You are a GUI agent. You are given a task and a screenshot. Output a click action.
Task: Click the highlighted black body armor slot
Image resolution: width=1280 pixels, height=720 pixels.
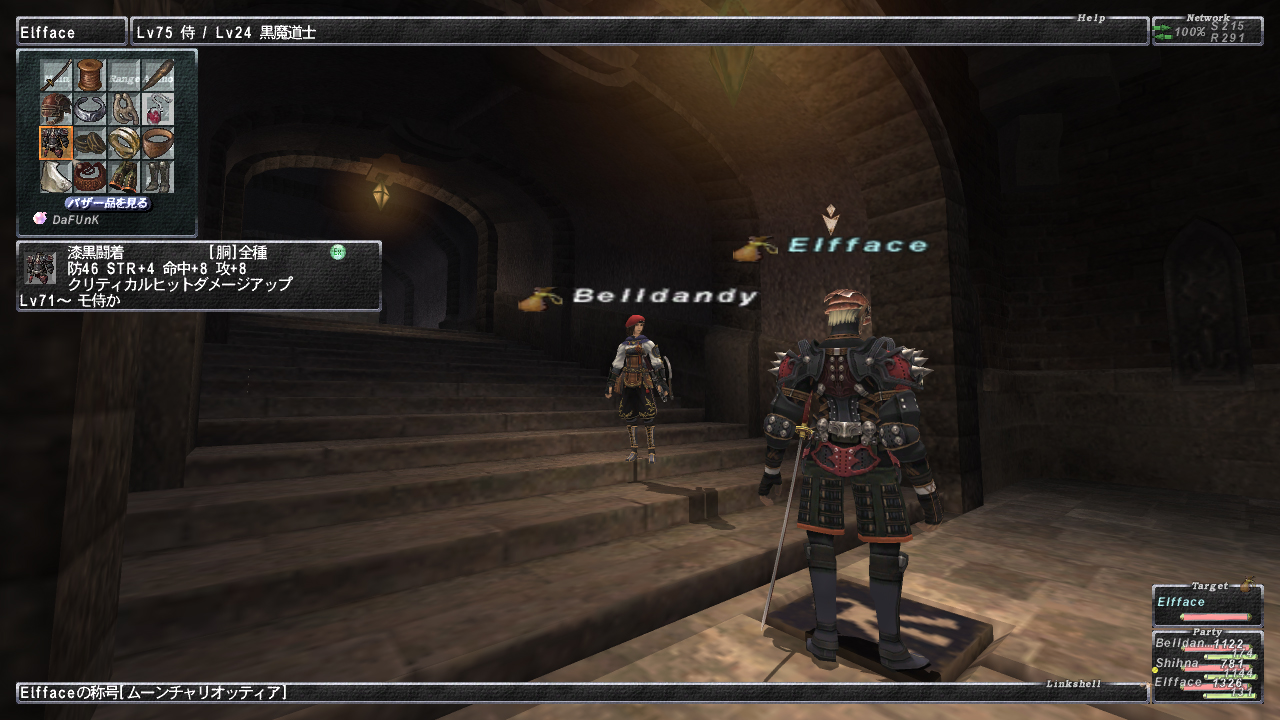pyautogui.click(x=56, y=143)
